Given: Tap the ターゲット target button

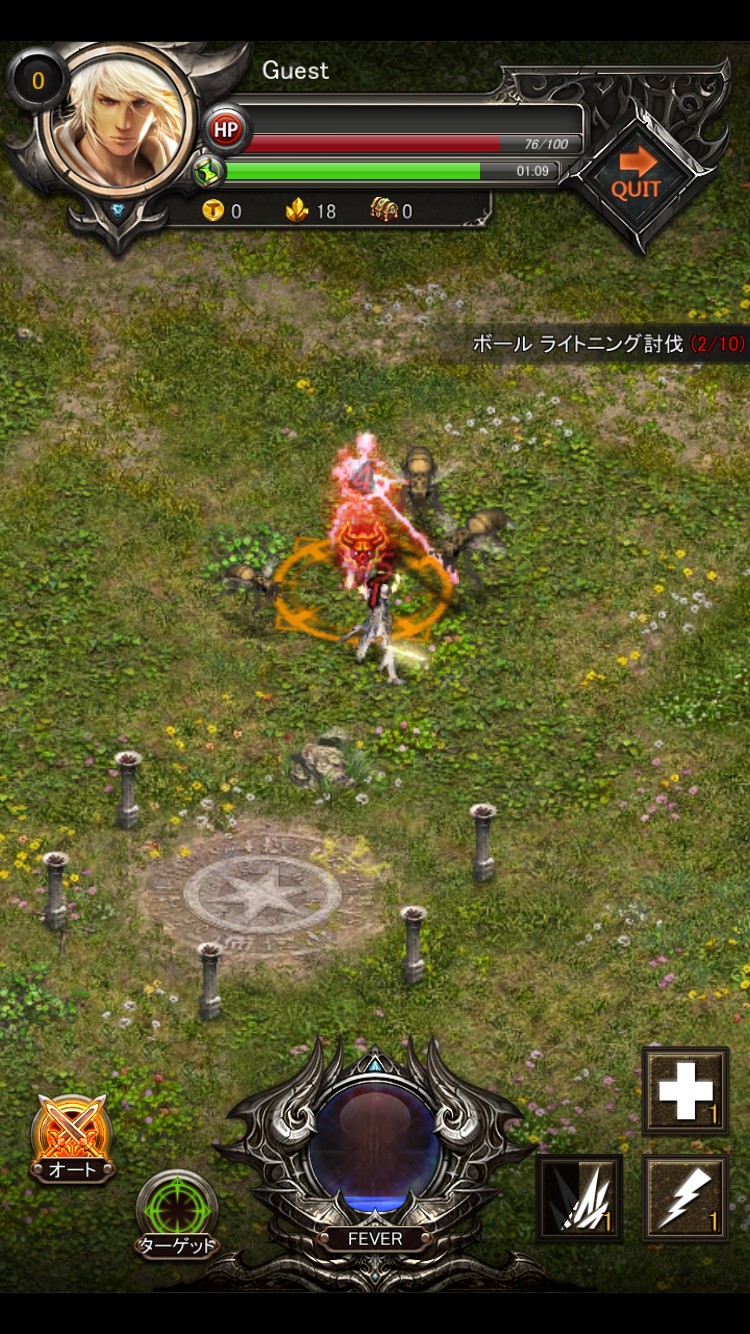Looking at the screenshot, I should [176, 1212].
